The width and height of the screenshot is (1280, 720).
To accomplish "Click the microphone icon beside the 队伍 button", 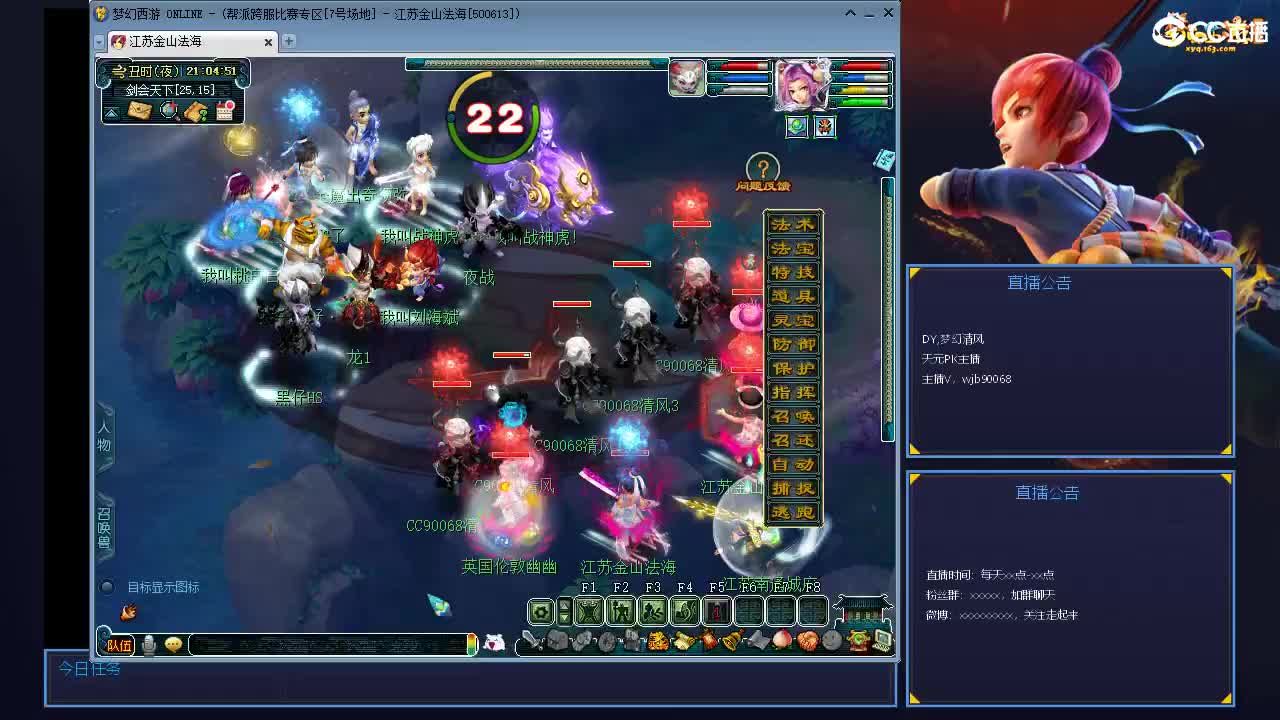I will click(149, 644).
